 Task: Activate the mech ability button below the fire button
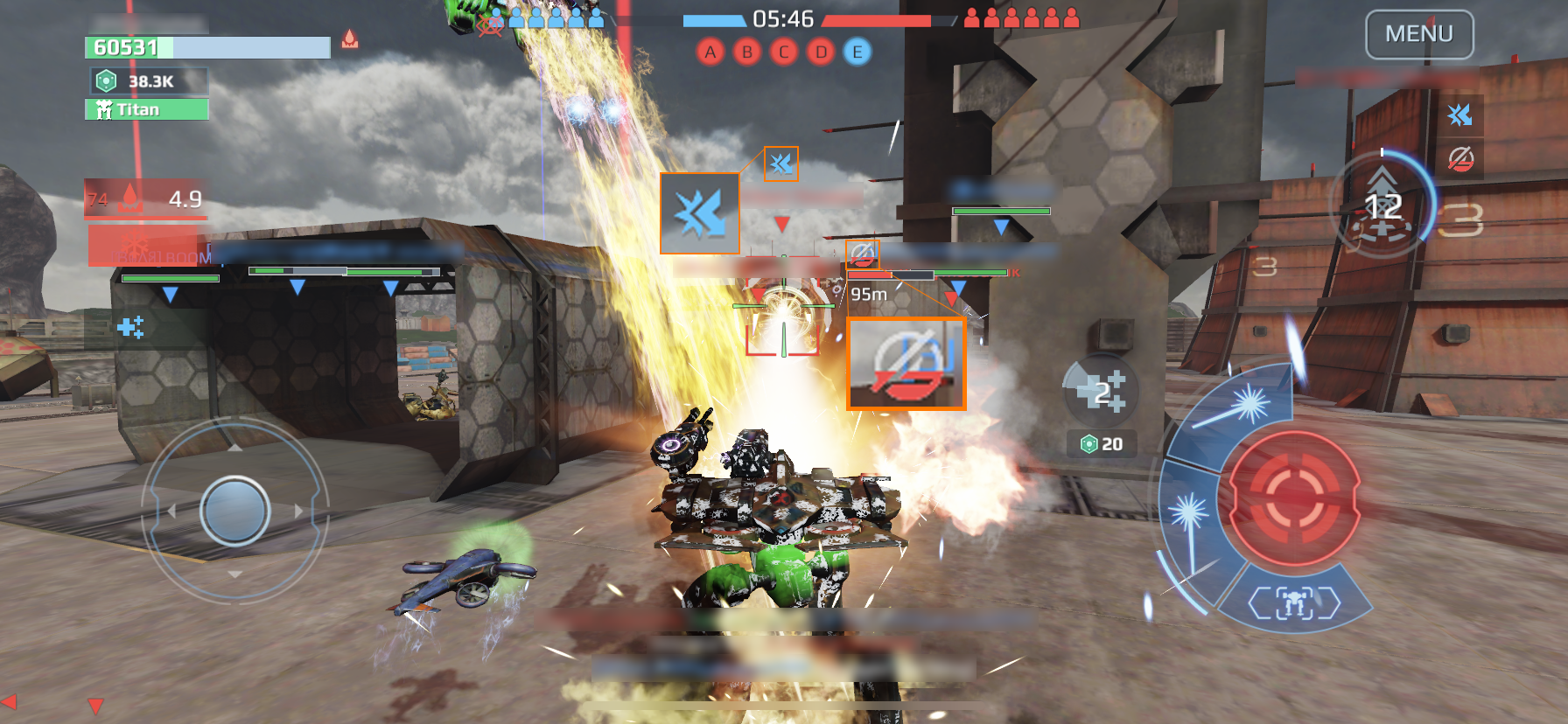pyautogui.click(x=1294, y=602)
